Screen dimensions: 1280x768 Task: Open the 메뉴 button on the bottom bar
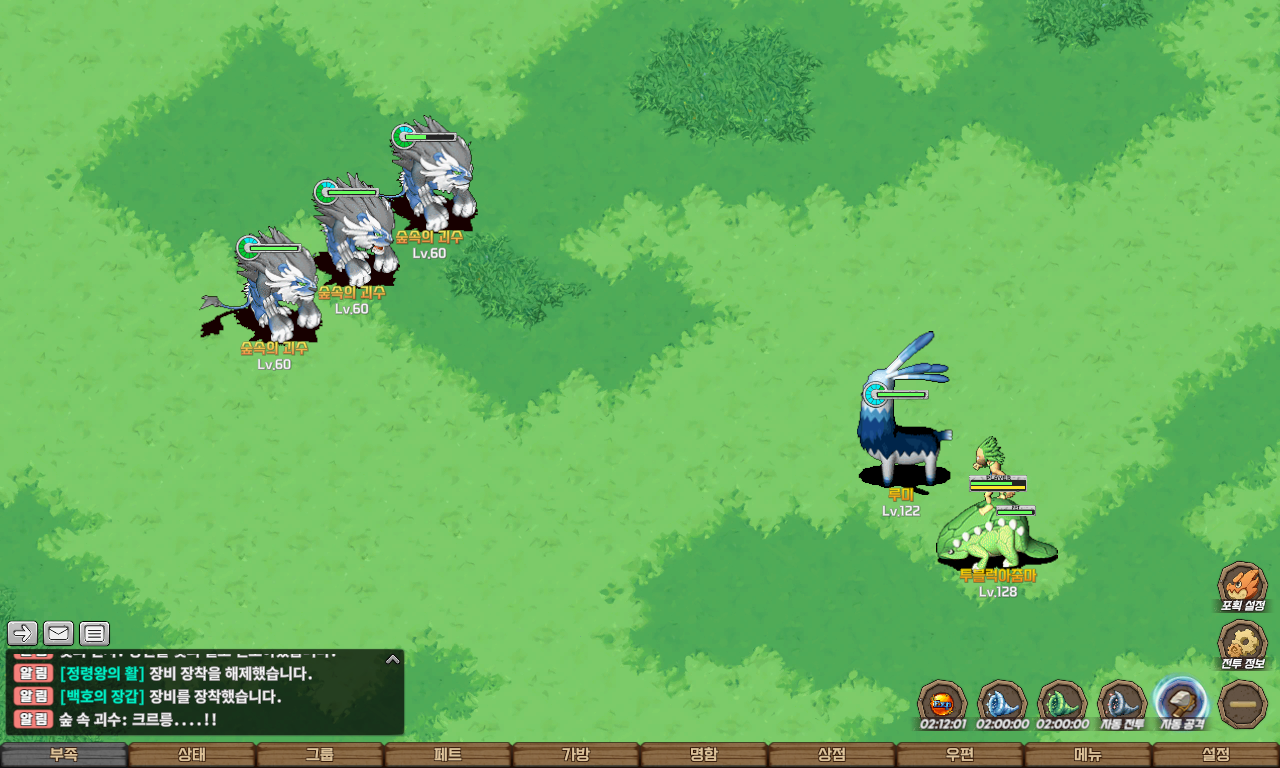coord(1088,755)
